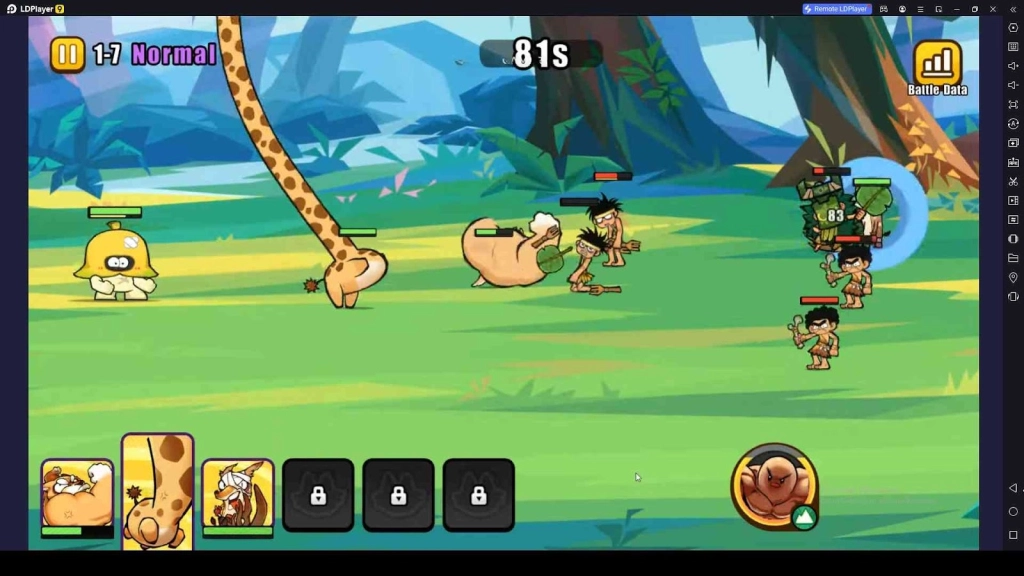1024x576 pixels.
Task: Close the LDPlayer window
Action: tap(993, 9)
